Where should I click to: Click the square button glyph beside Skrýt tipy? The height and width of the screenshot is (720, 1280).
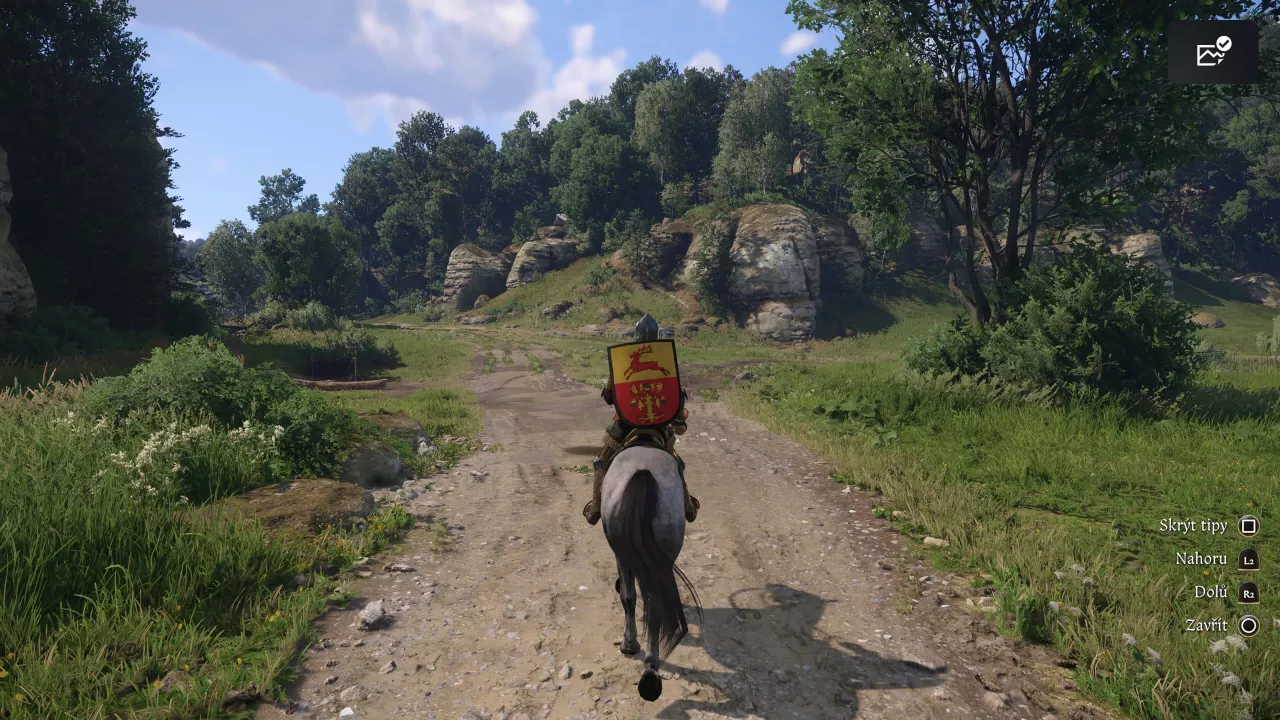point(1248,524)
